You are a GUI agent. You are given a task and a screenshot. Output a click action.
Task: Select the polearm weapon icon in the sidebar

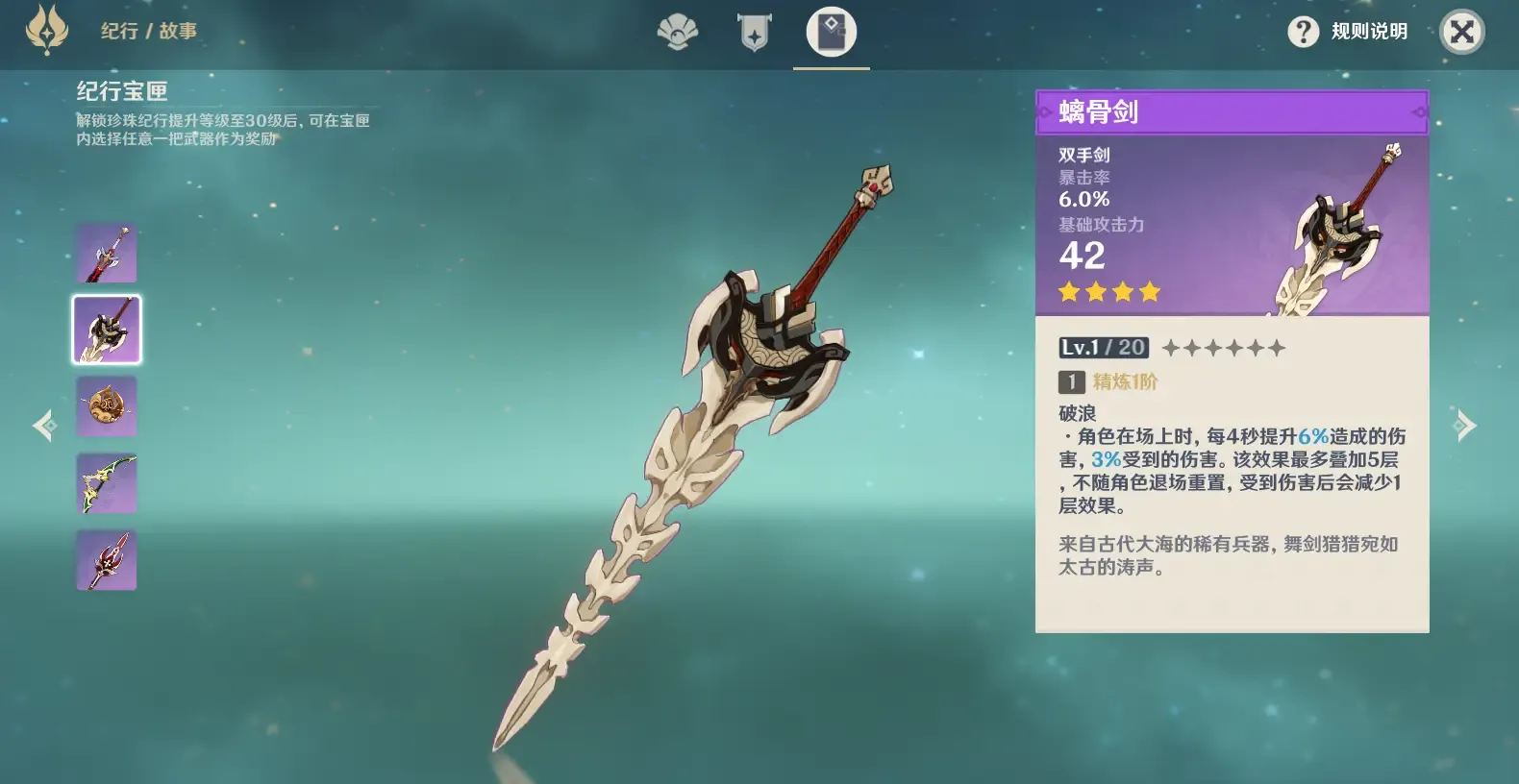coord(106,559)
